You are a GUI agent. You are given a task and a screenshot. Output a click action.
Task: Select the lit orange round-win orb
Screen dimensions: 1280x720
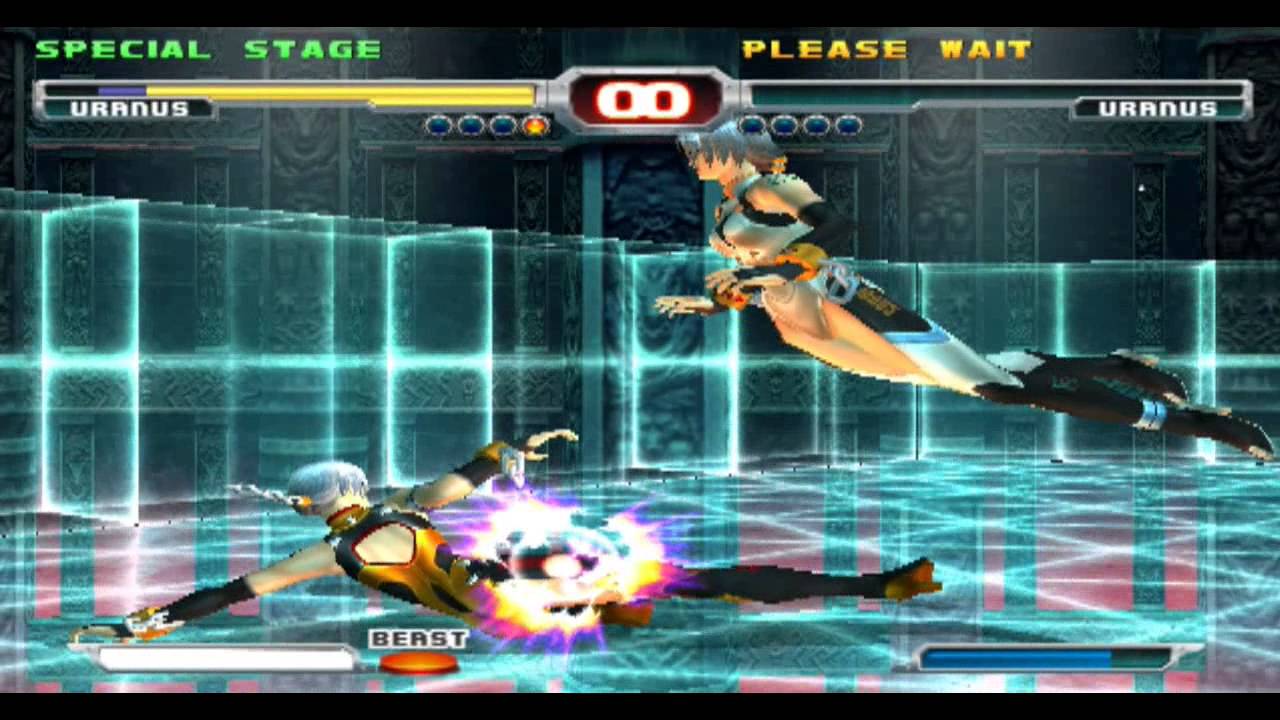click(x=535, y=126)
